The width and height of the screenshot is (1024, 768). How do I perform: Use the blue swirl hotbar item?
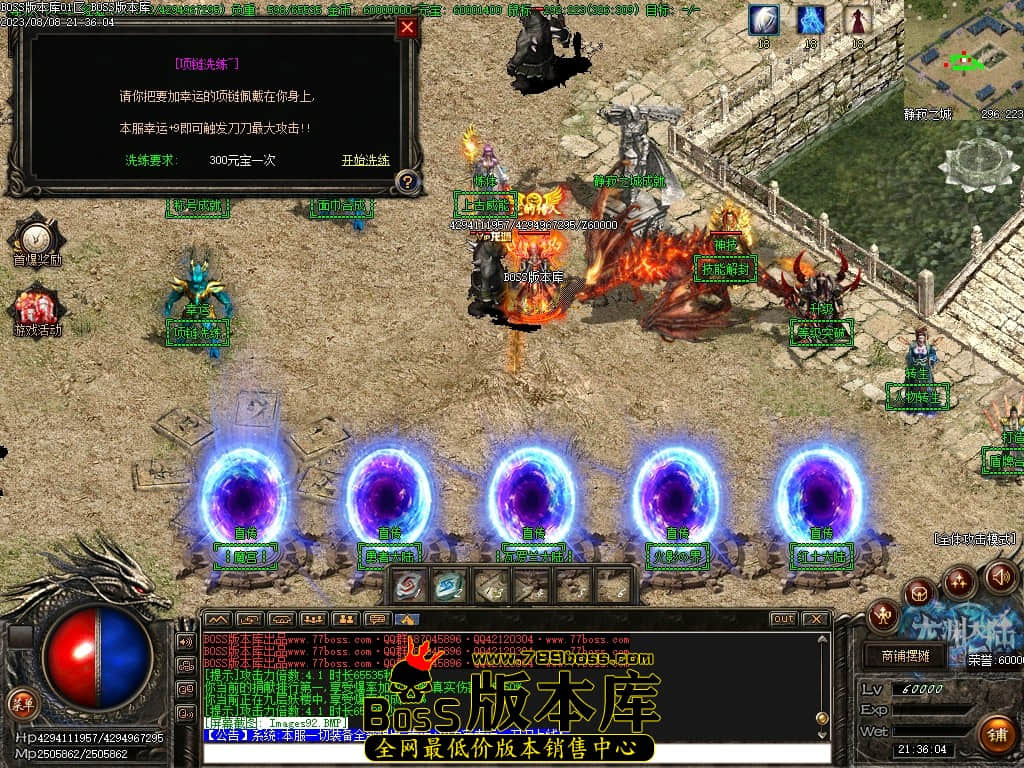click(x=449, y=585)
